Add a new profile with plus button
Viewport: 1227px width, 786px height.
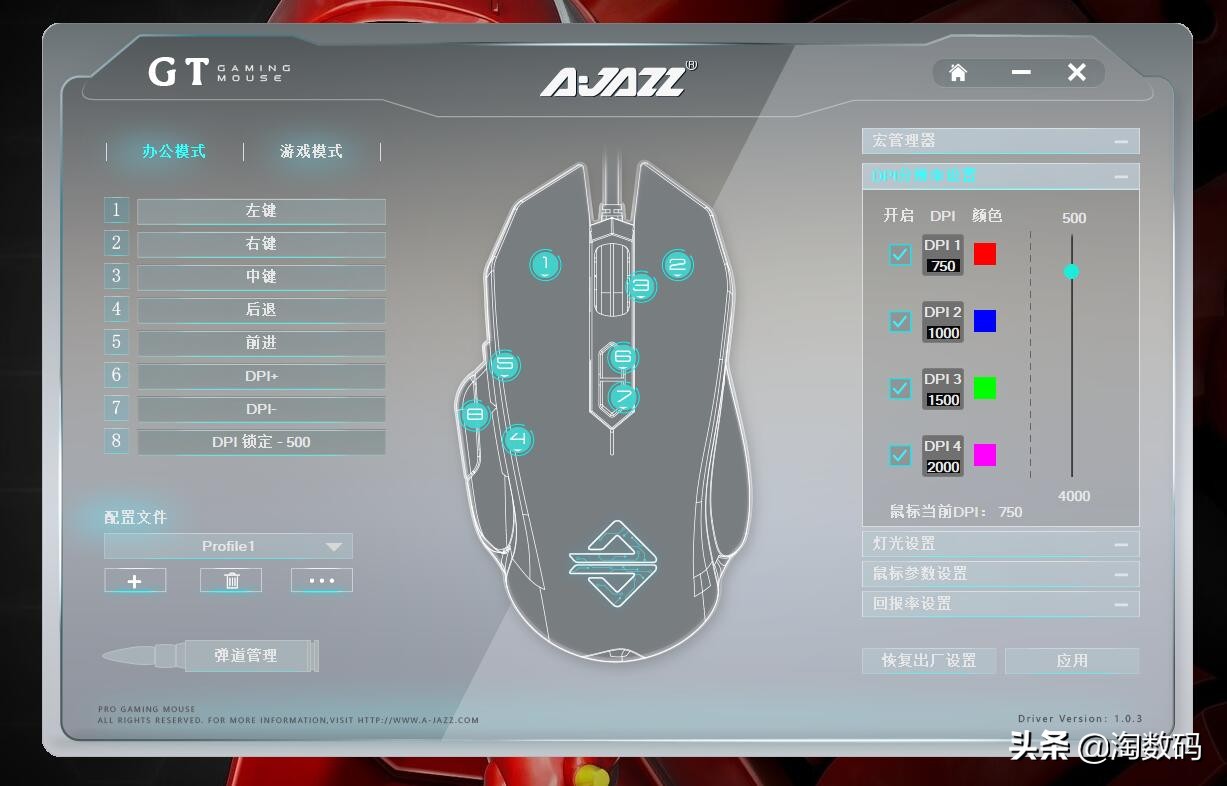point(135,581)
